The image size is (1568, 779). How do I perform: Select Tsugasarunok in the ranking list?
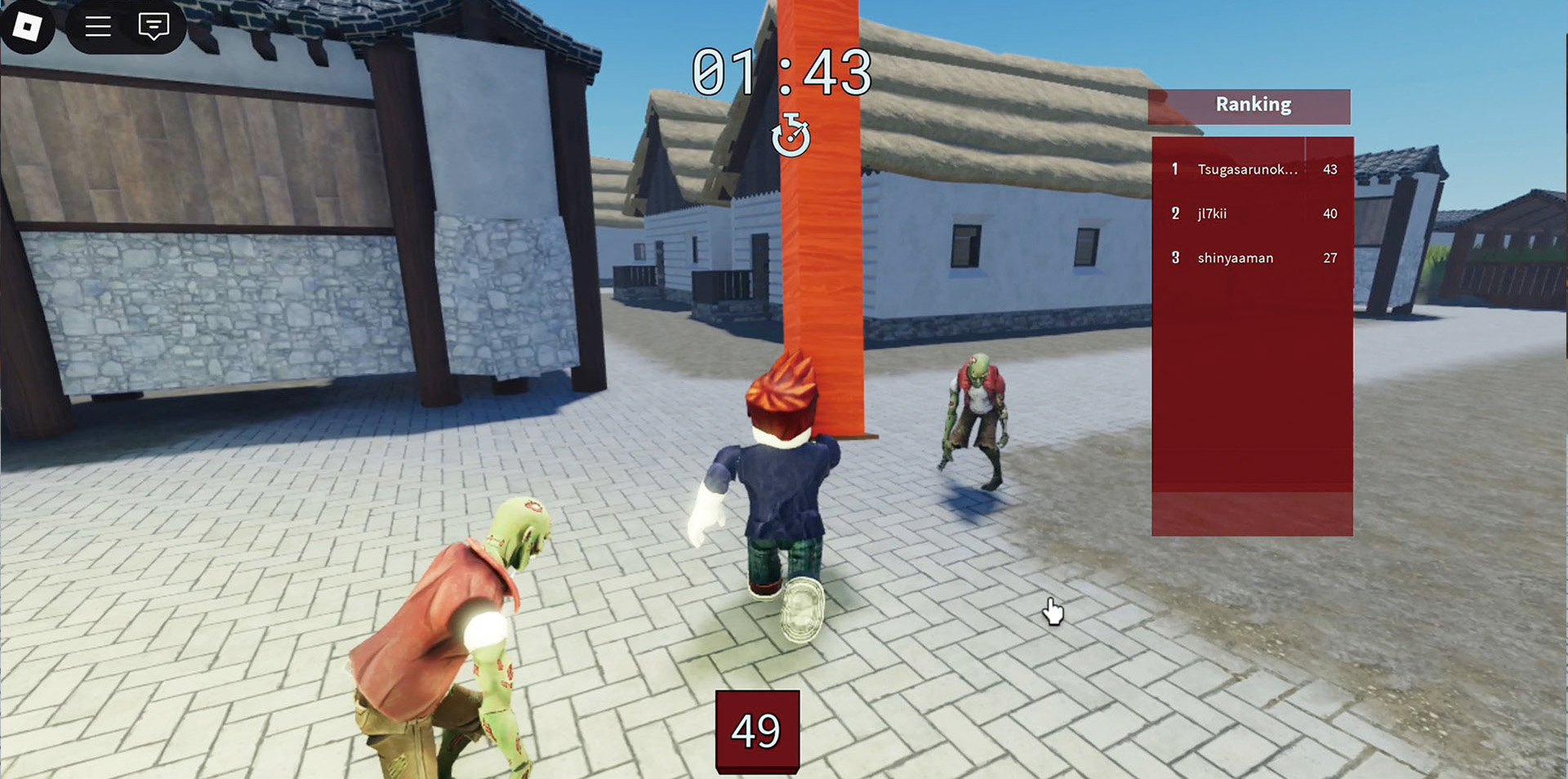pyautogui.click(x=1246, y=170)
